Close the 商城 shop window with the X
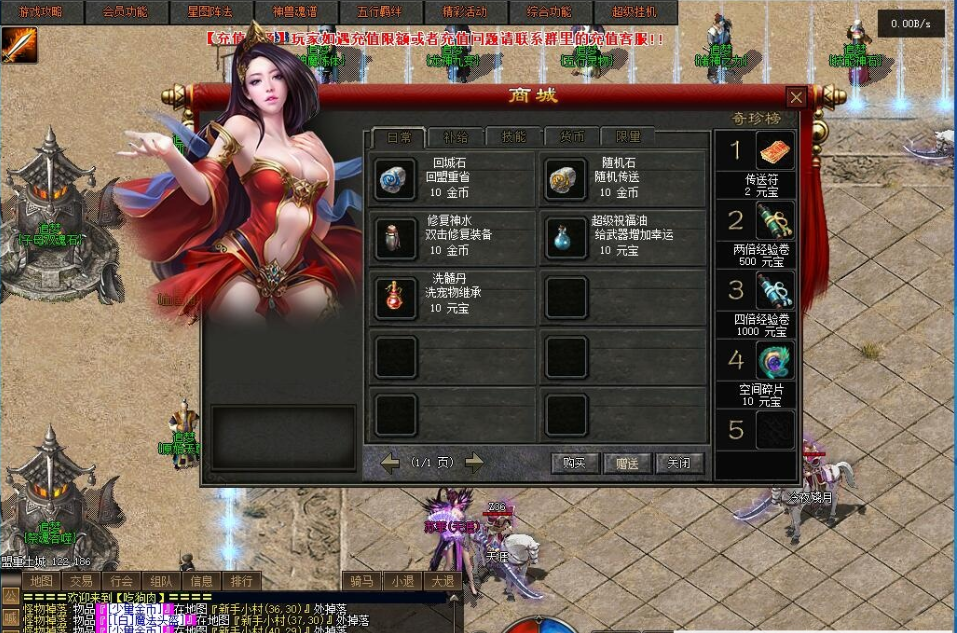This screenshot has width=957, height=633. click(x=796, y=97)
